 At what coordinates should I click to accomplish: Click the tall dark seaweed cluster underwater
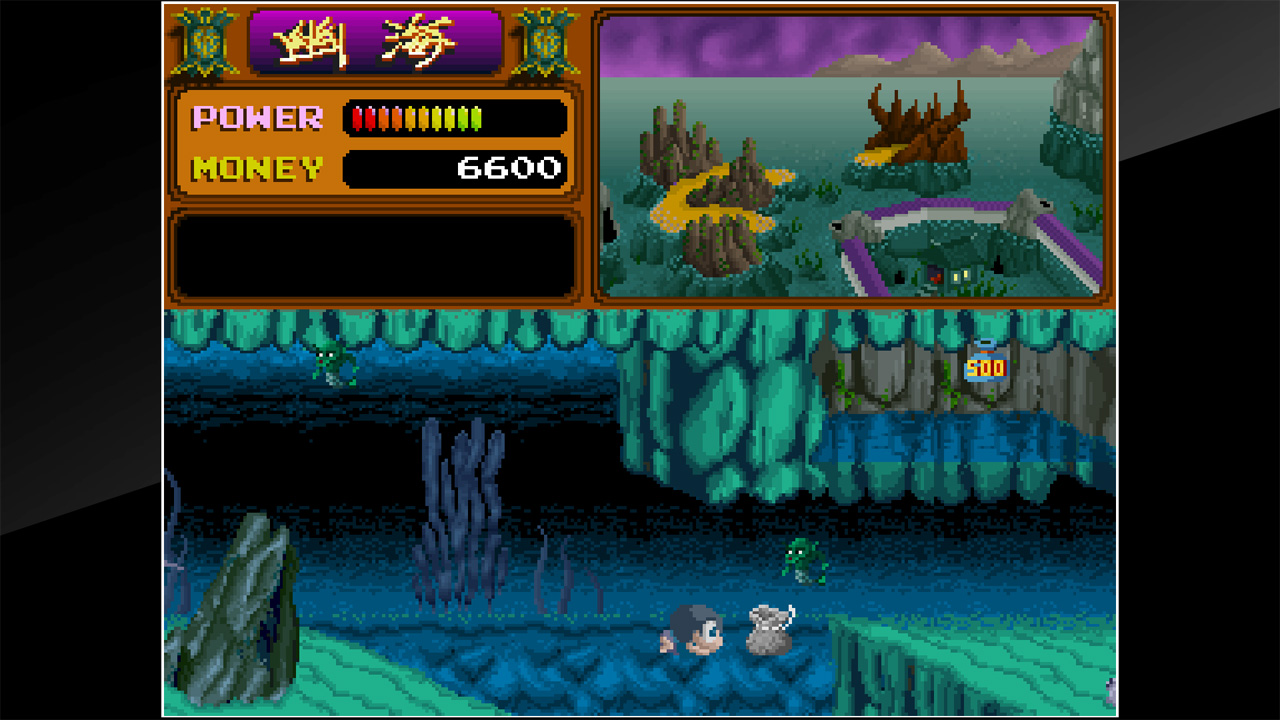click(x=465, y=510)
